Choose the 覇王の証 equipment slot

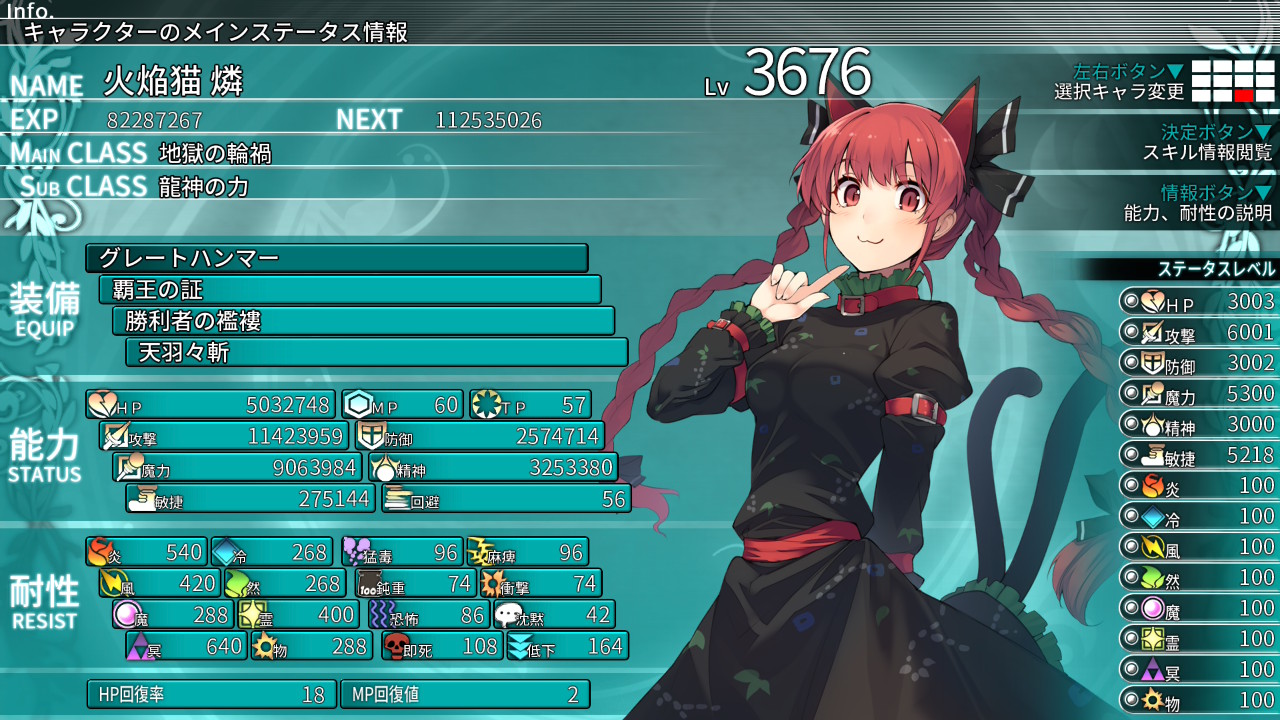point(350,290)
